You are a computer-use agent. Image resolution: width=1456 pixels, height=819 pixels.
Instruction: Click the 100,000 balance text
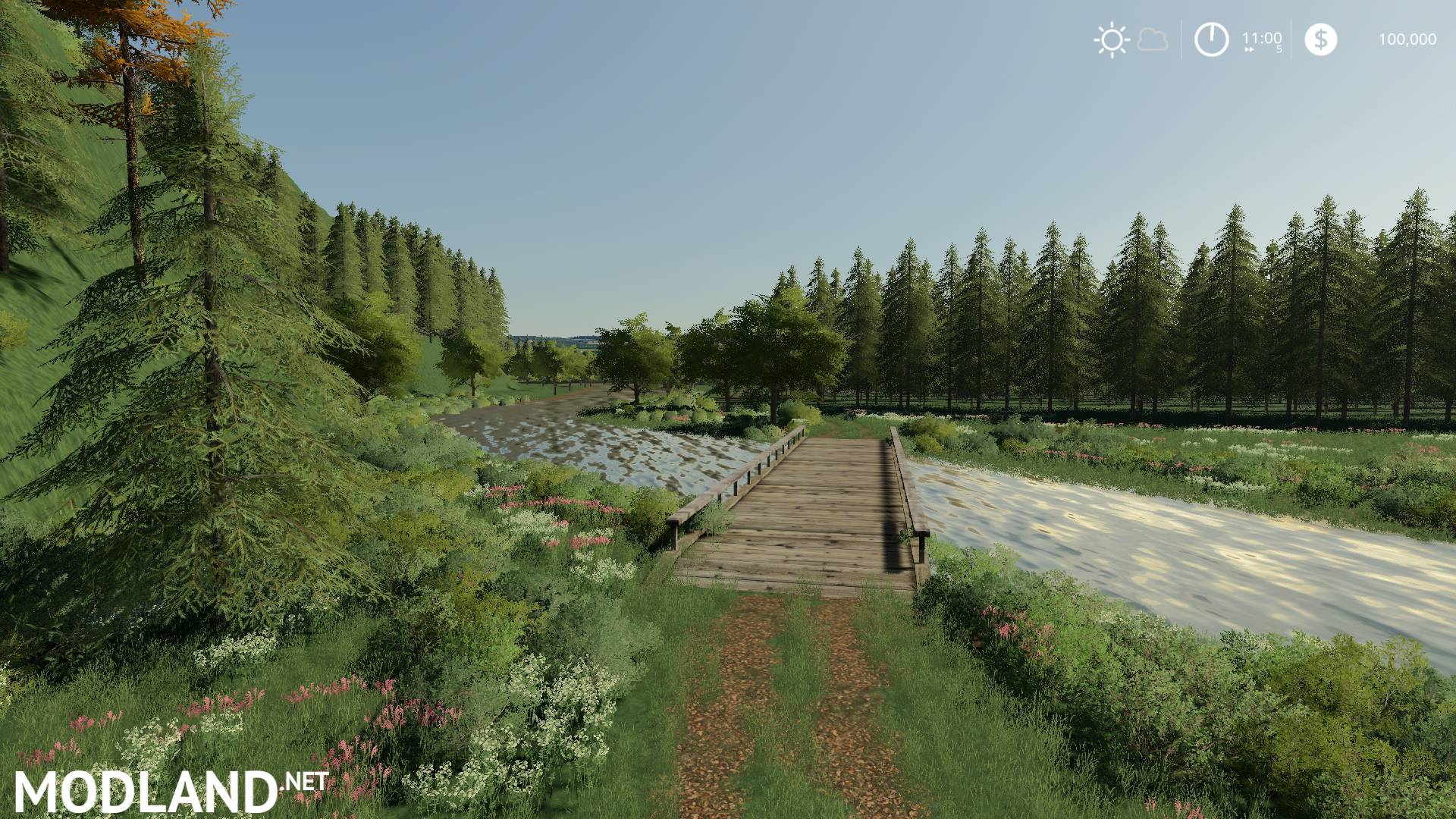1407,38
